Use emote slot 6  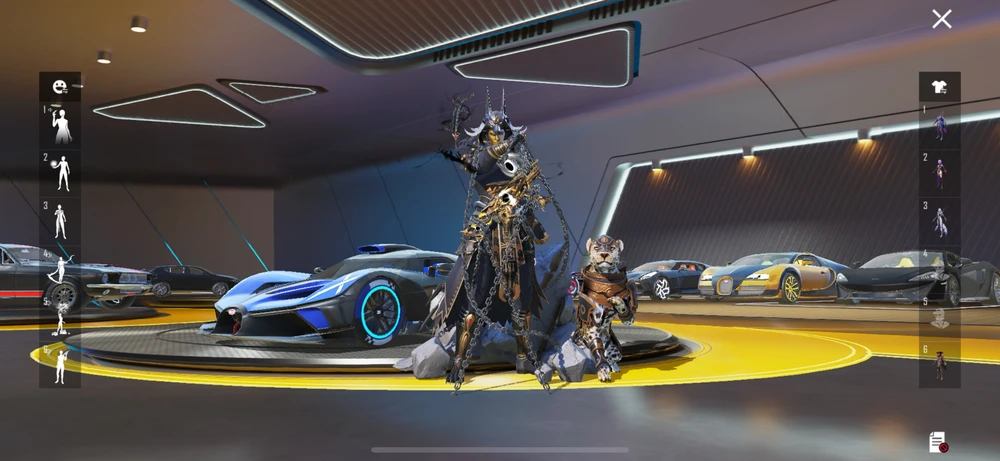click(x=61, y=364)
